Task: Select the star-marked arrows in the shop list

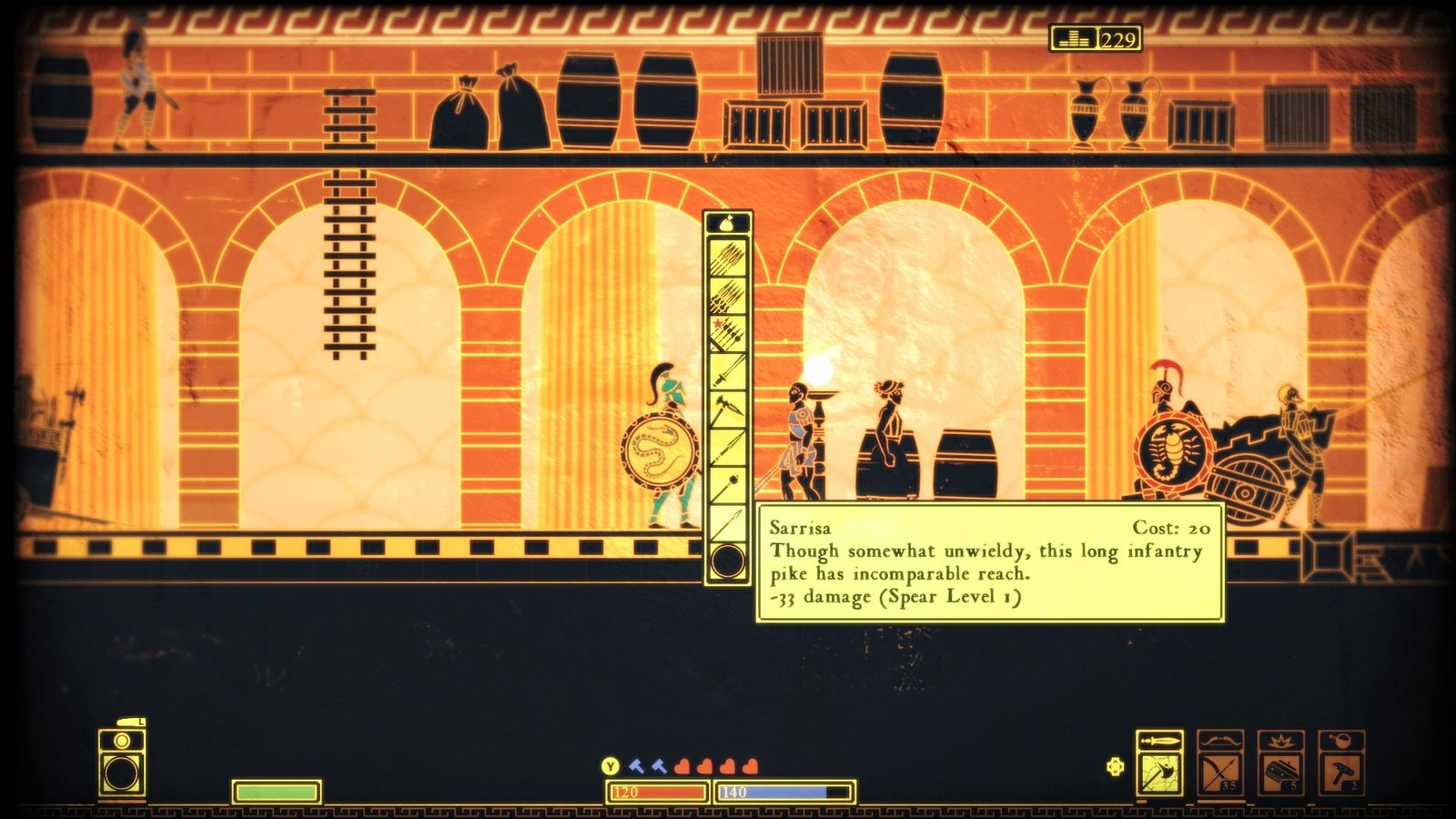Action: pyautogui.click(x=728, y=332)
